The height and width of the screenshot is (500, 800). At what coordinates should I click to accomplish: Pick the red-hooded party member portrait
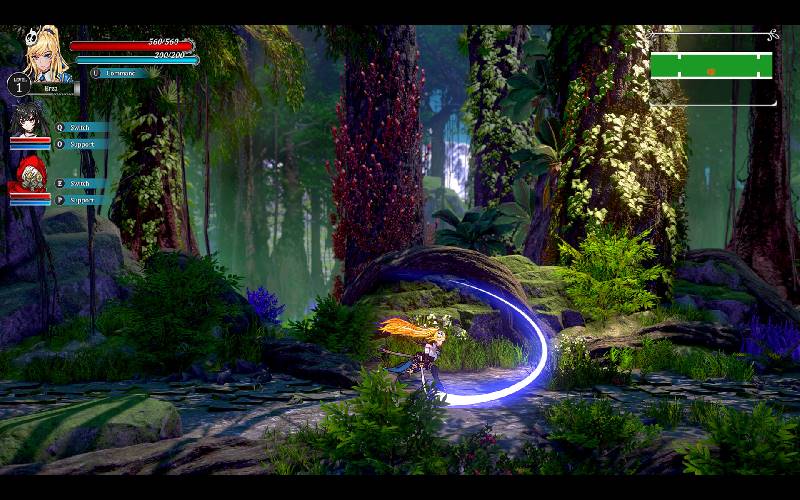coord(29,176)
